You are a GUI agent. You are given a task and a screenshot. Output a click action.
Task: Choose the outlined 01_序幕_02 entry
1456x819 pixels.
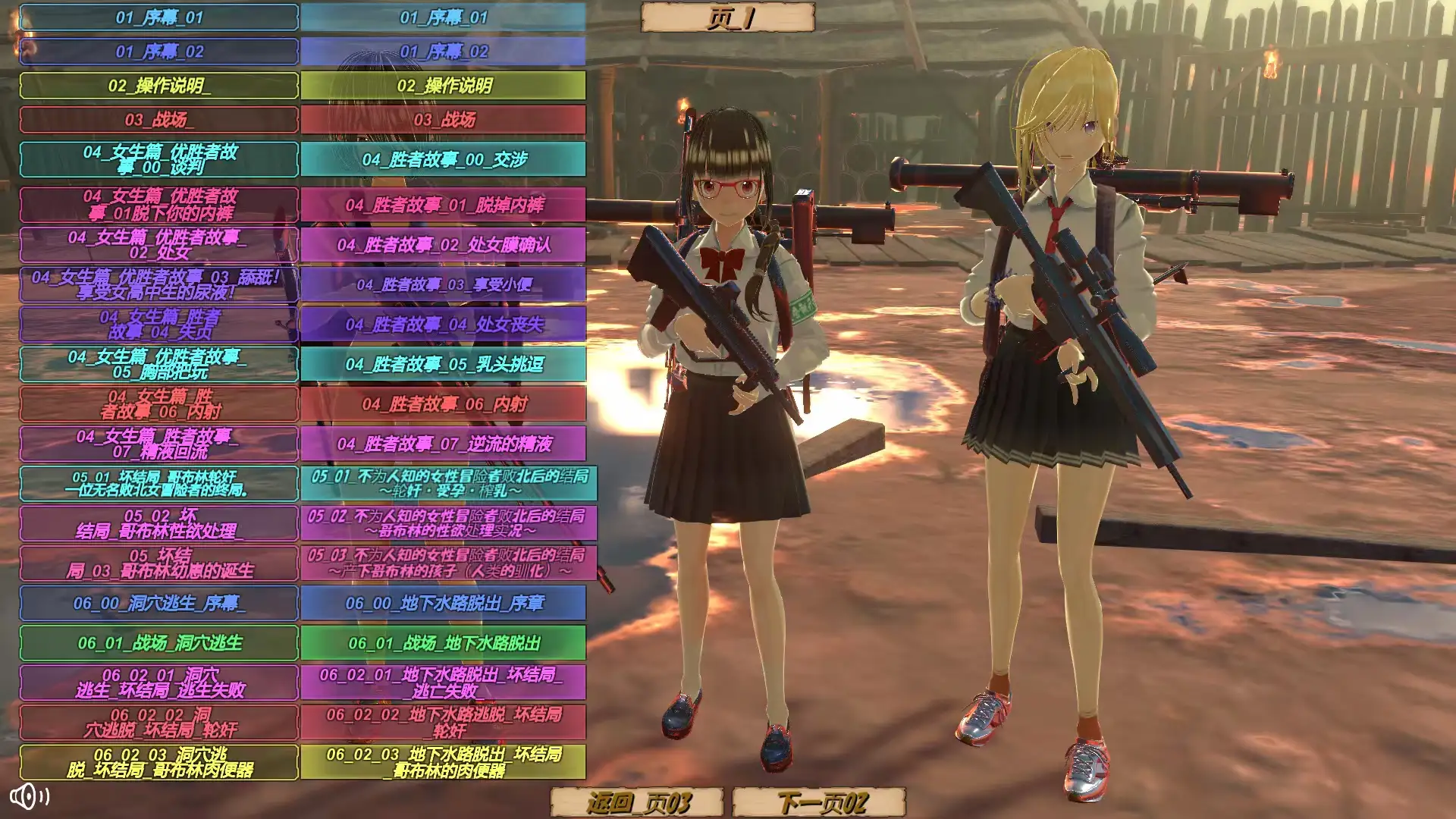(158, 52)
